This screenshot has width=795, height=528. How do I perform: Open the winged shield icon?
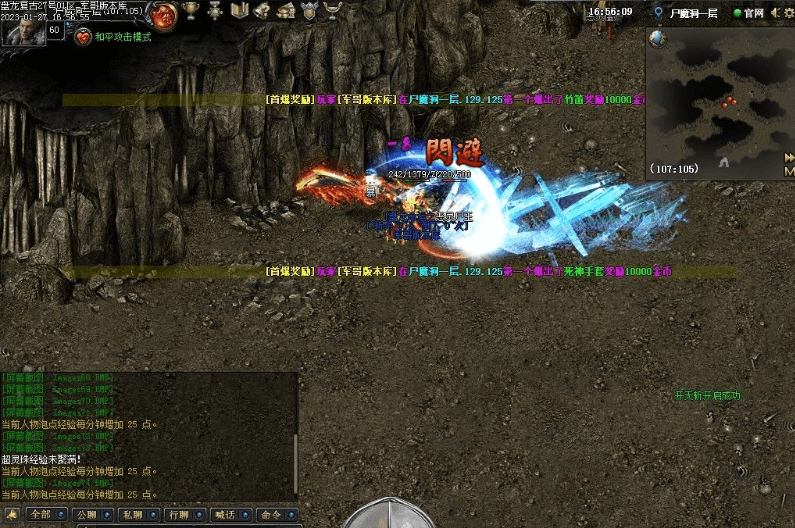coord(309,11)
